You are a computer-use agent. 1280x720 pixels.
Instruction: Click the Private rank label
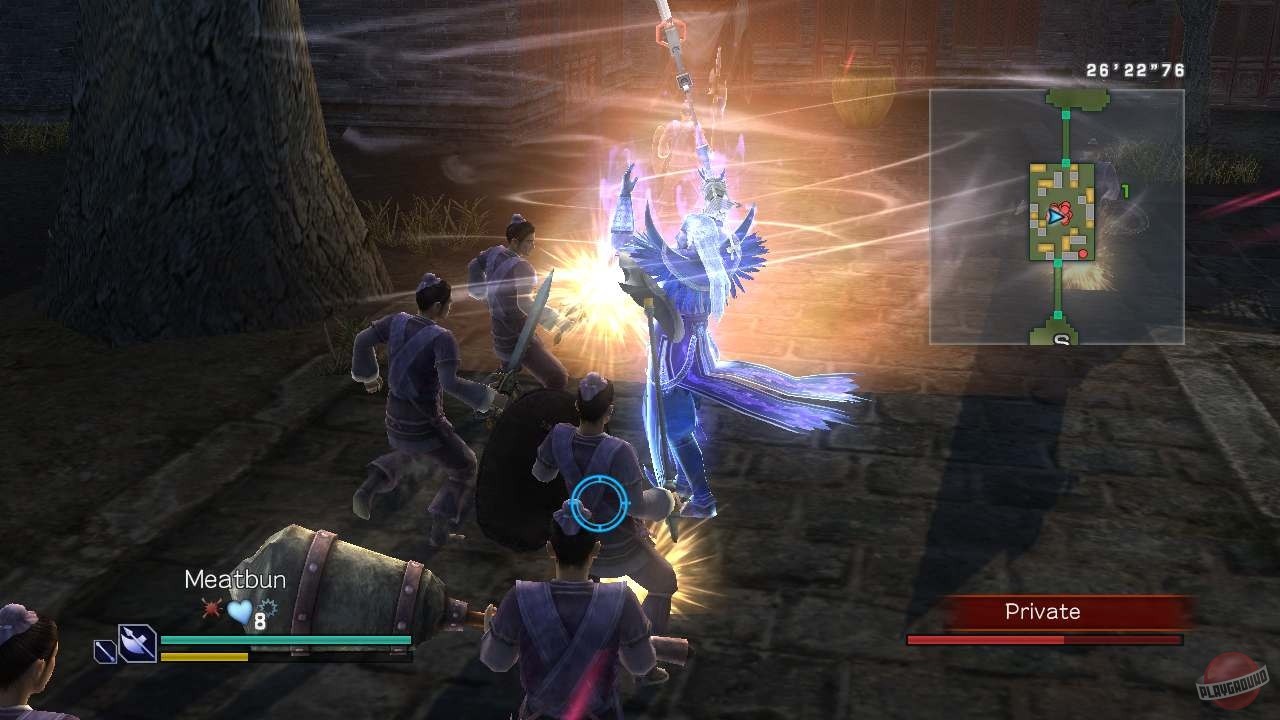coord(1041,611)
